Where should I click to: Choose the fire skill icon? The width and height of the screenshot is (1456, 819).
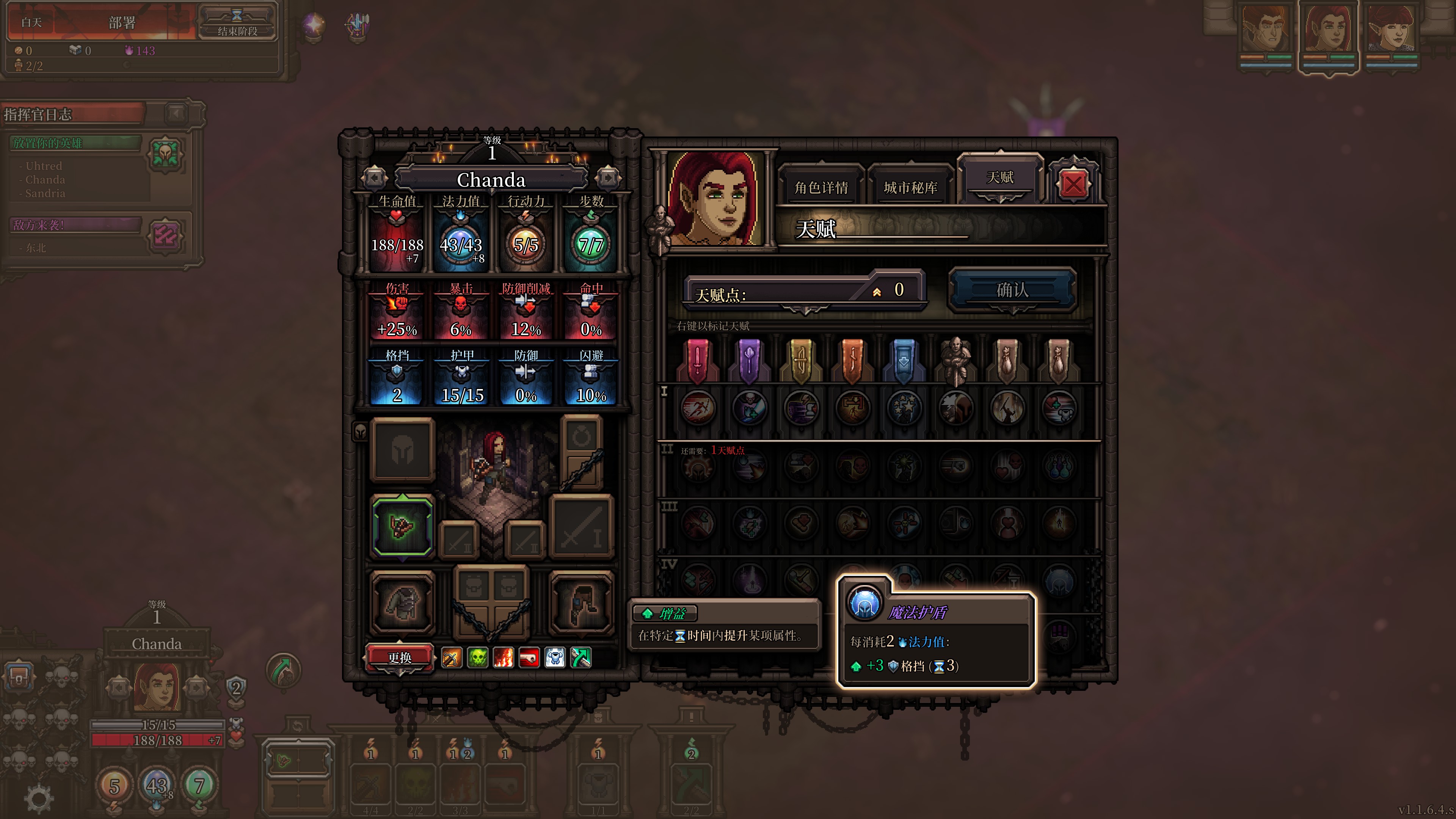(x=503, y=658)
